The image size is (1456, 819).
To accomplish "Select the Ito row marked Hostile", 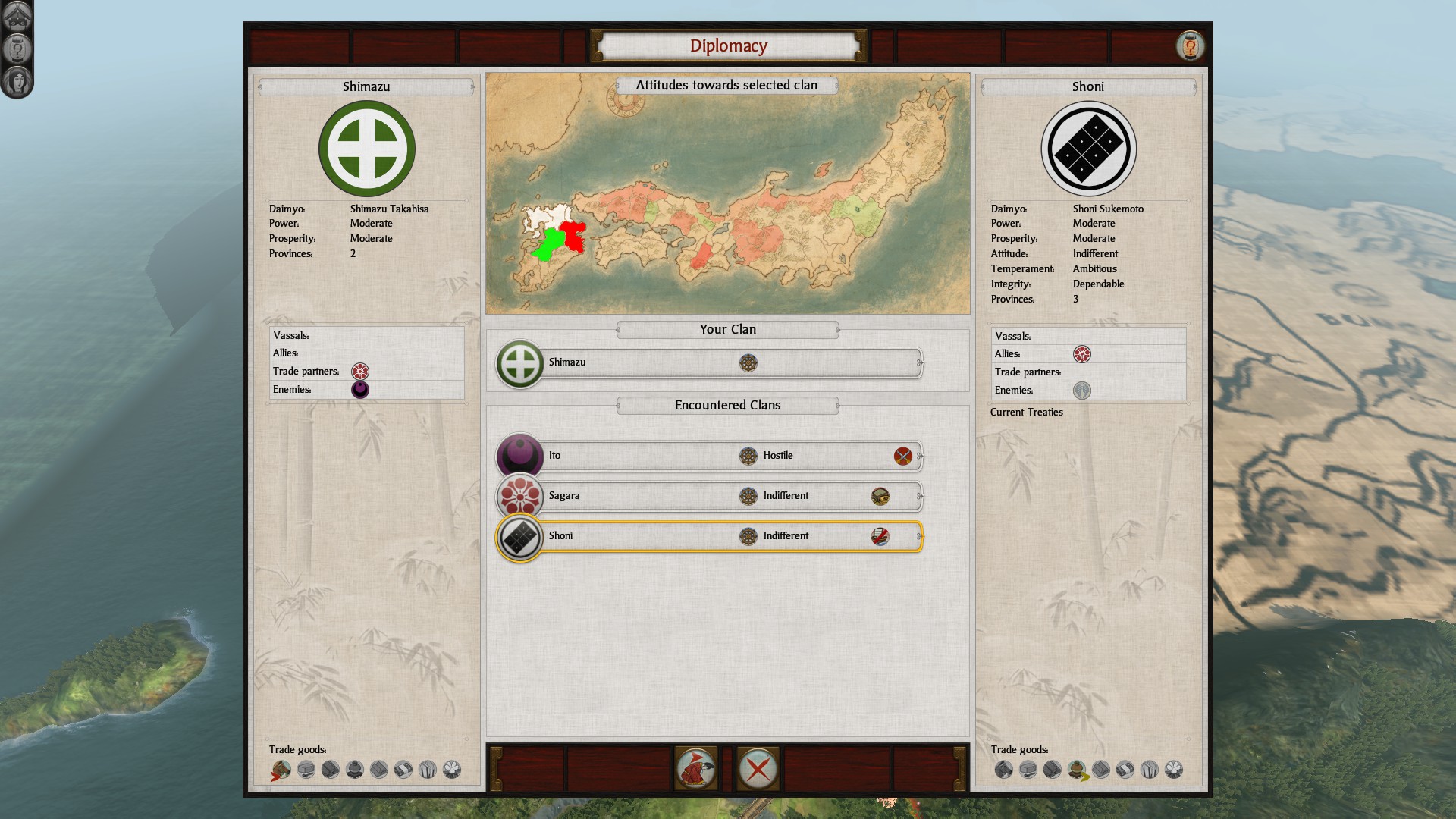I will pos(713,456).
